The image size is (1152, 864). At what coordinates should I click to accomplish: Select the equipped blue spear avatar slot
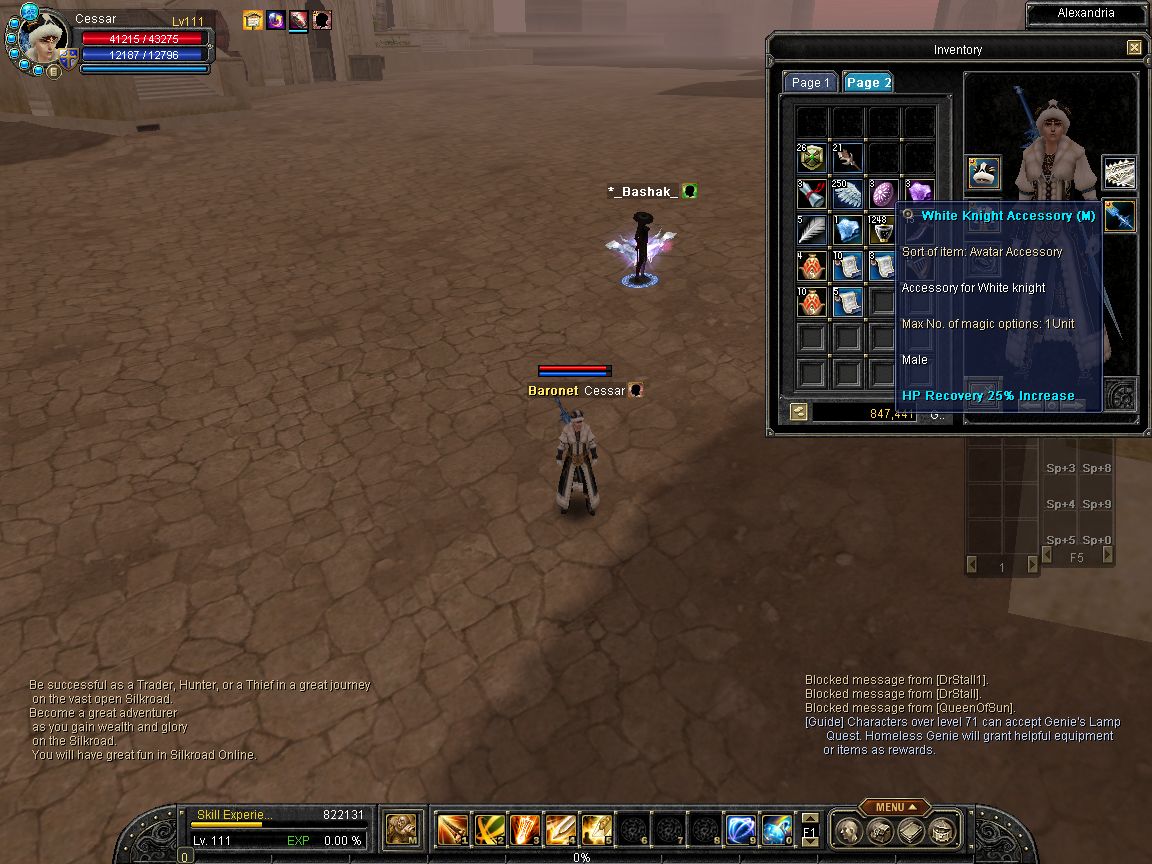1119,216
